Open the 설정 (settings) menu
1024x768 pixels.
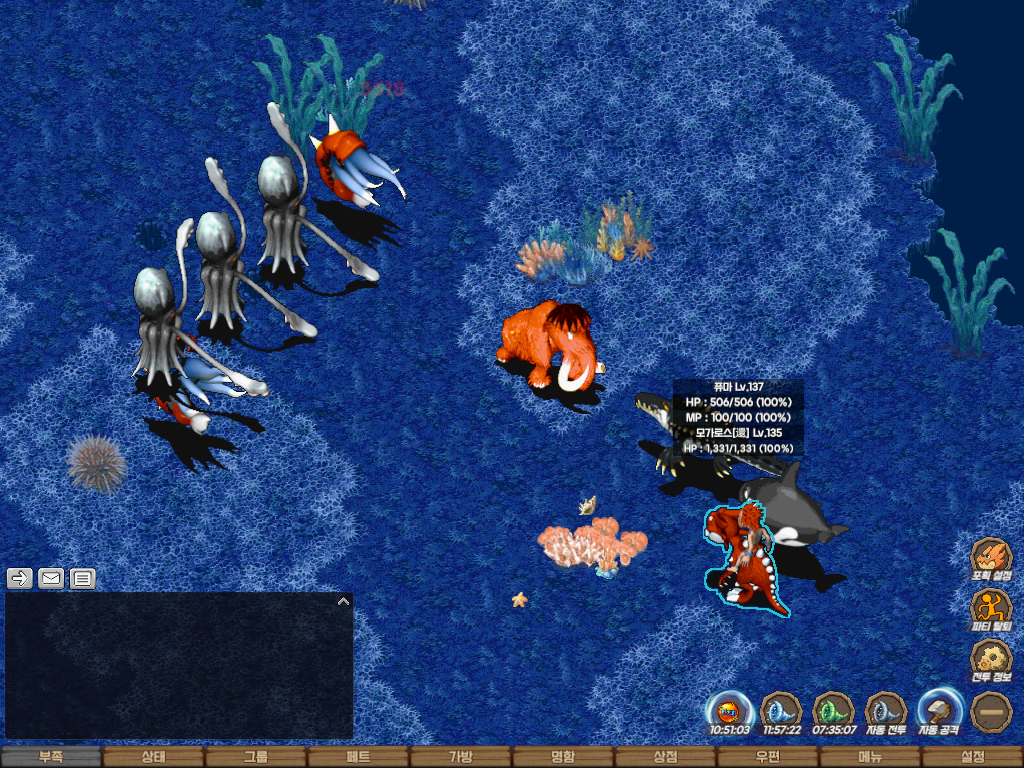click(x=972, y=757)
